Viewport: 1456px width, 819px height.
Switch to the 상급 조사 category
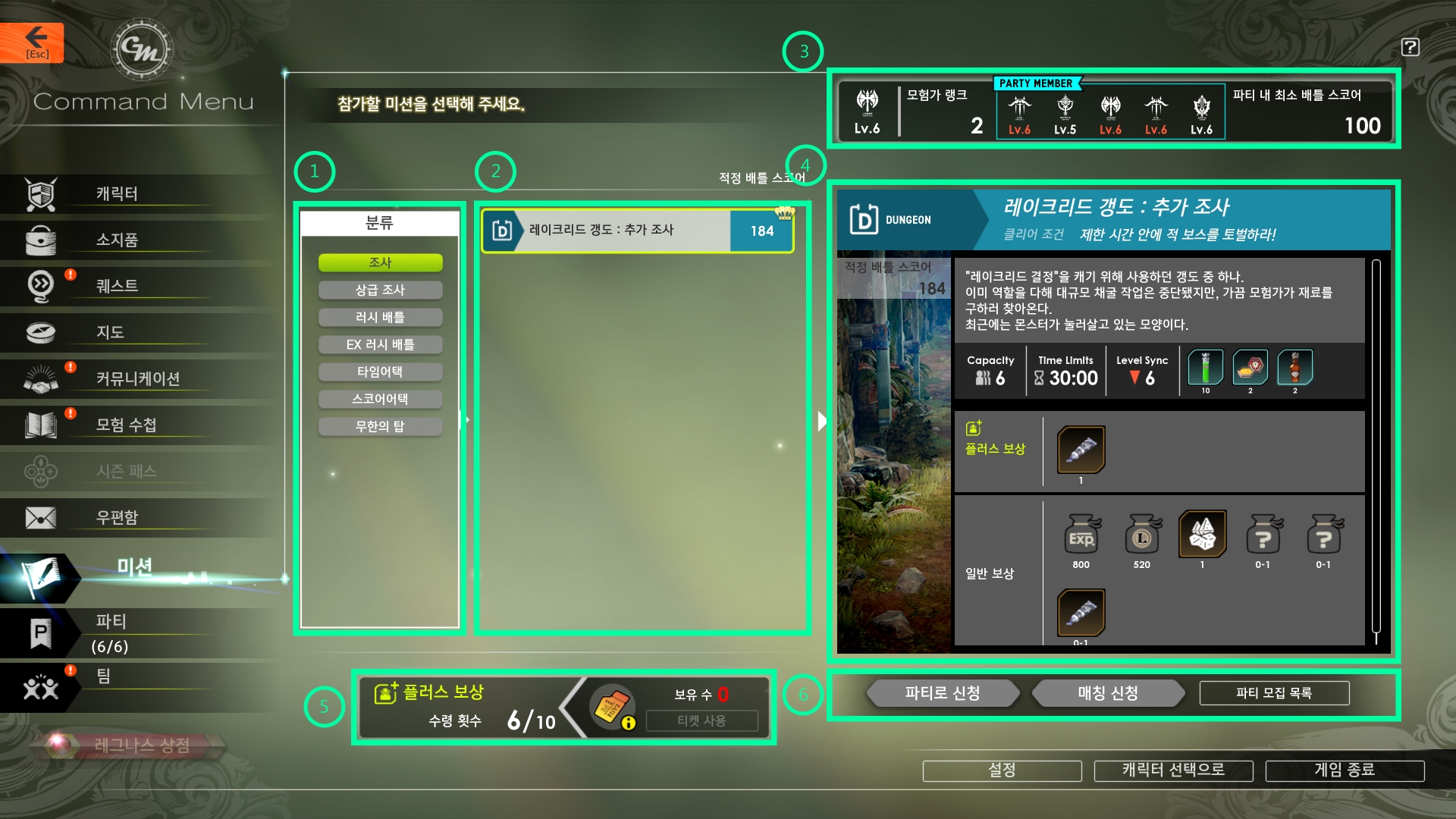click(x=380, y=290)
